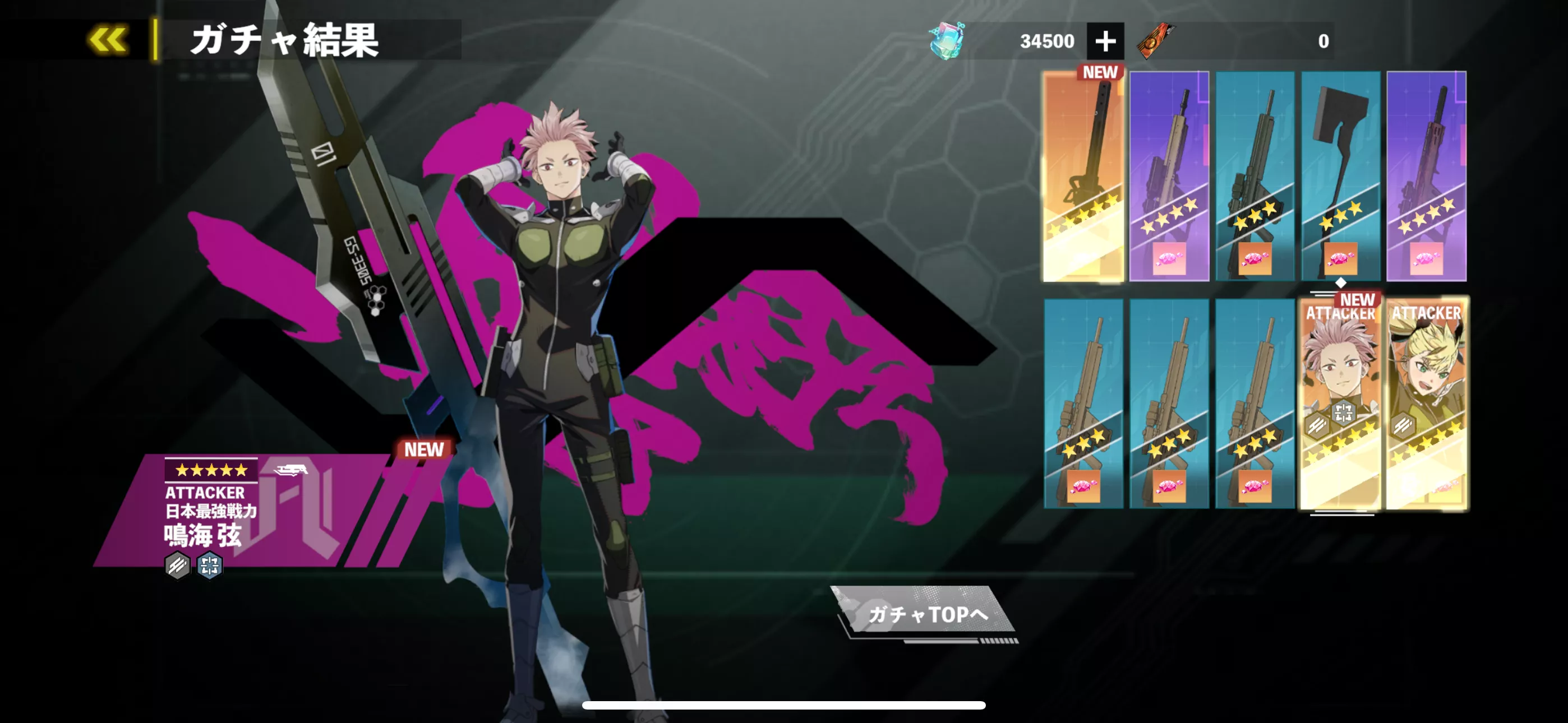Viewport: 1568px width, 723px height.
Task: Click the blue hexagon trait icon under the character name
Action: coord(210,565)
